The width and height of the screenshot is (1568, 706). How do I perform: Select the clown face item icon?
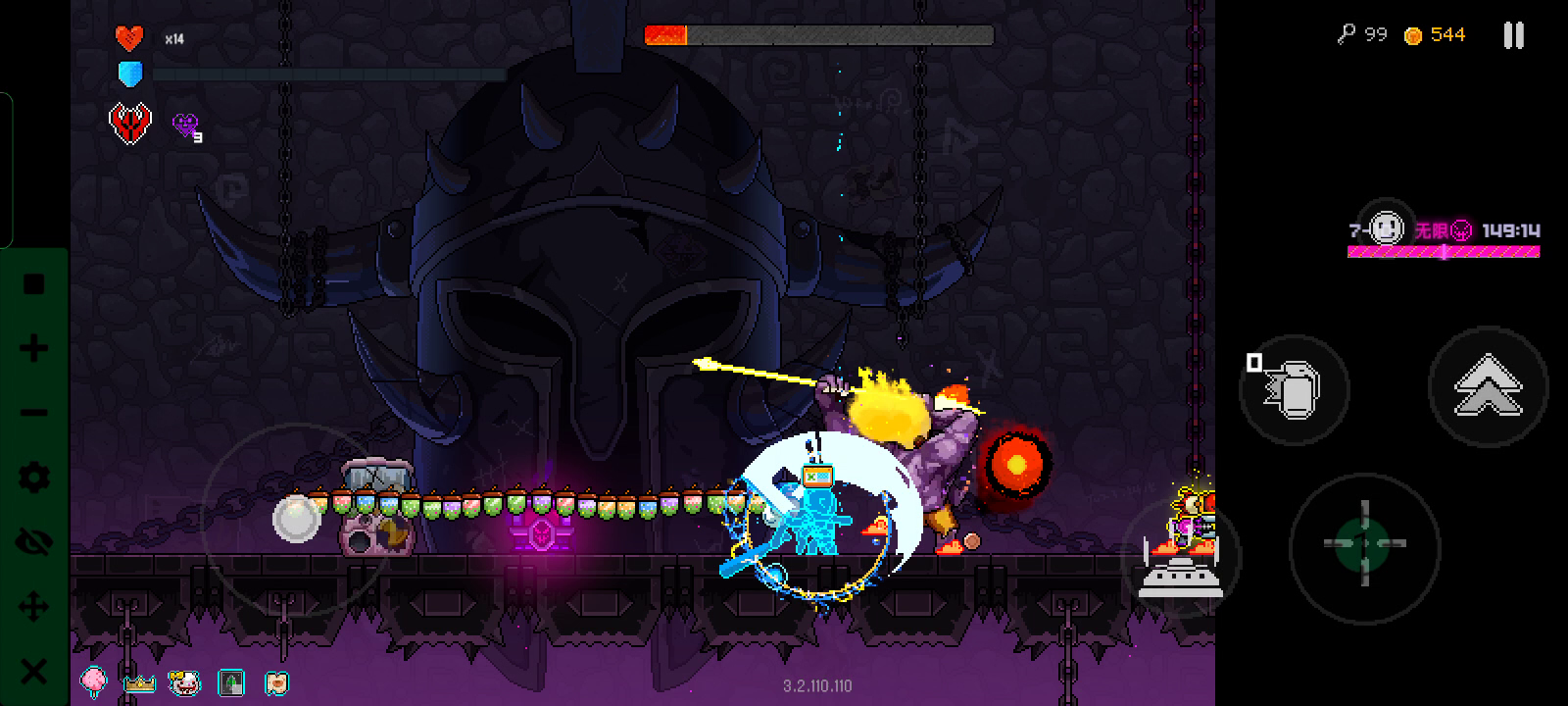click(184, 681)
